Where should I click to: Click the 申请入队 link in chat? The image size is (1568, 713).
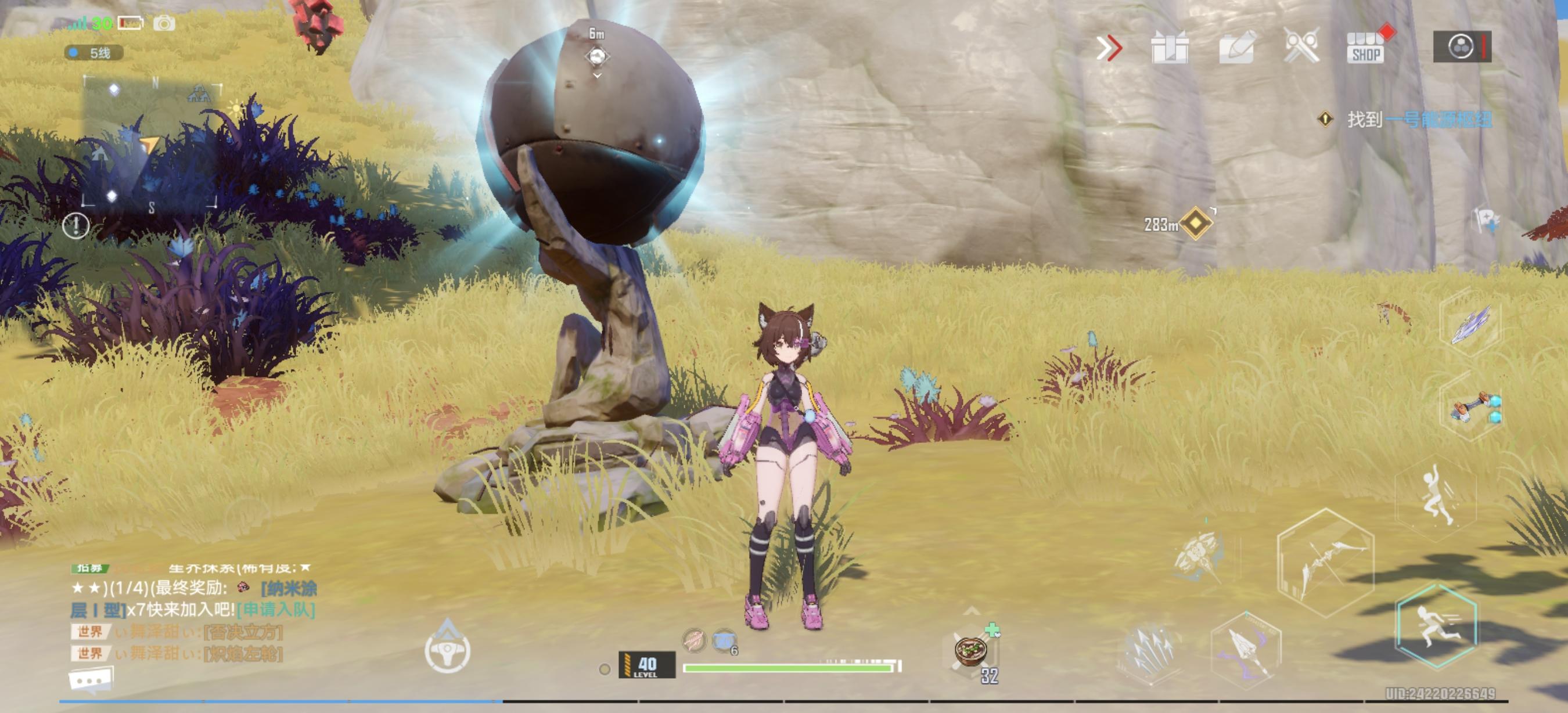(x=276, y=609)
